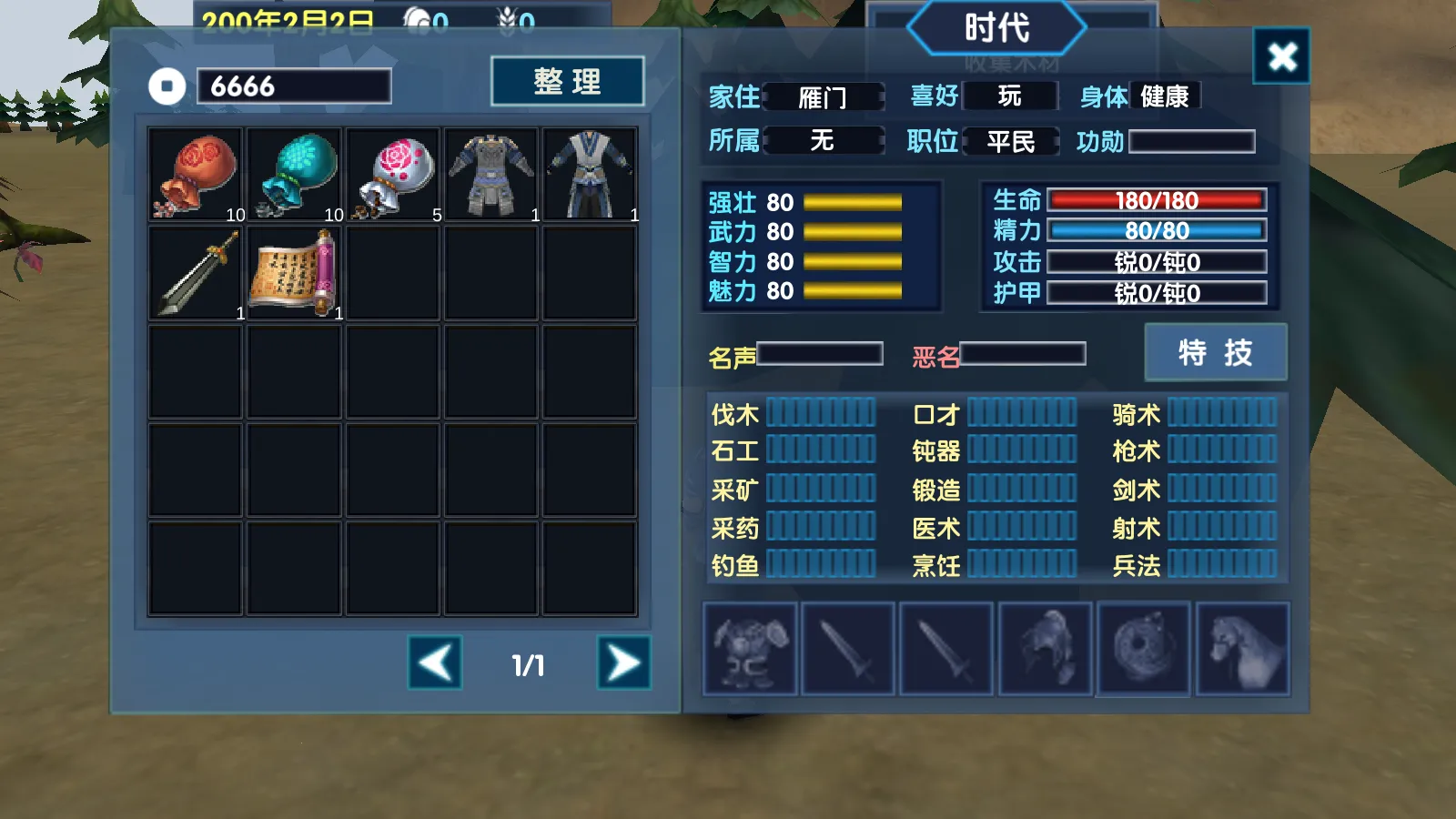
Task: Click the 时代 era title button
Action: tap(996, 28)
